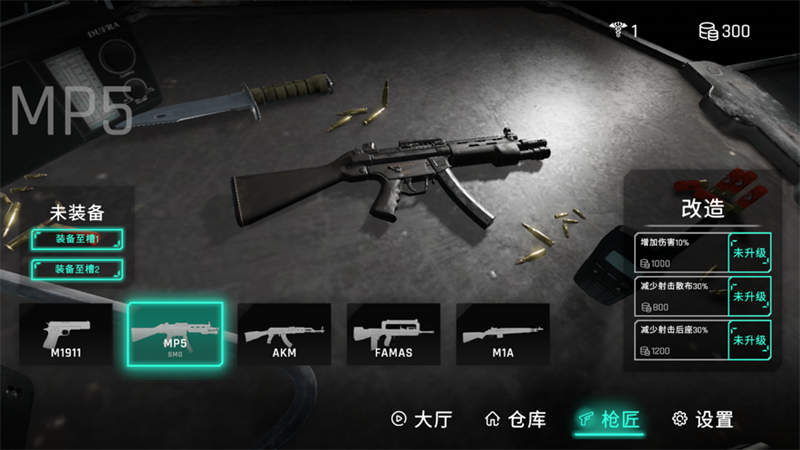Image resolution: width=800 pixels, height=450 pixels.
Task: Pick the FAMAS weapon tile
Action: [394, 334]
